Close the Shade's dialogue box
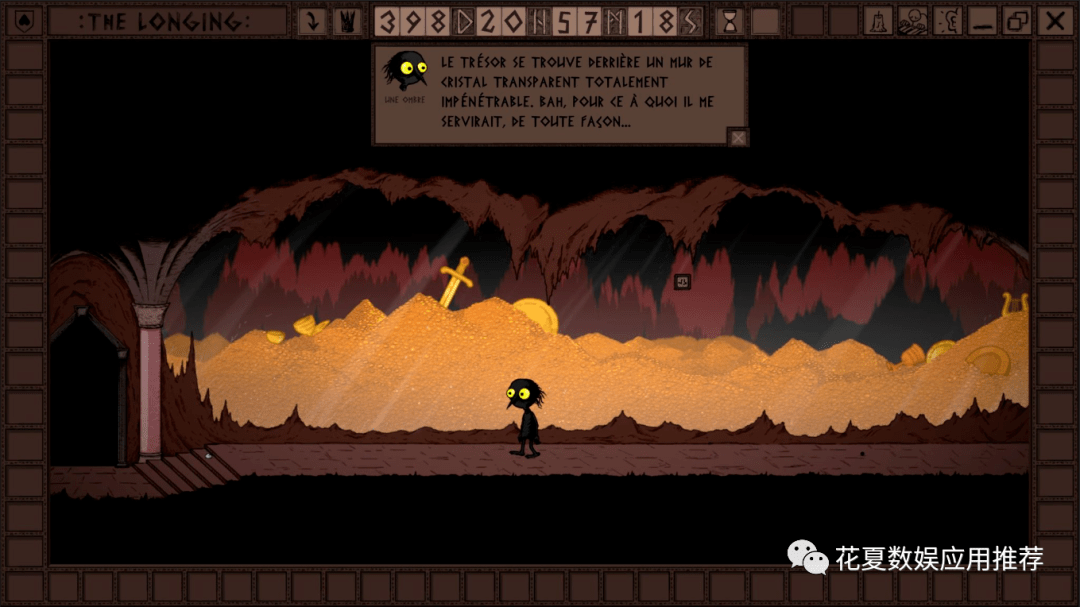Screen dimensions: 1080x607 click(737, 138)
